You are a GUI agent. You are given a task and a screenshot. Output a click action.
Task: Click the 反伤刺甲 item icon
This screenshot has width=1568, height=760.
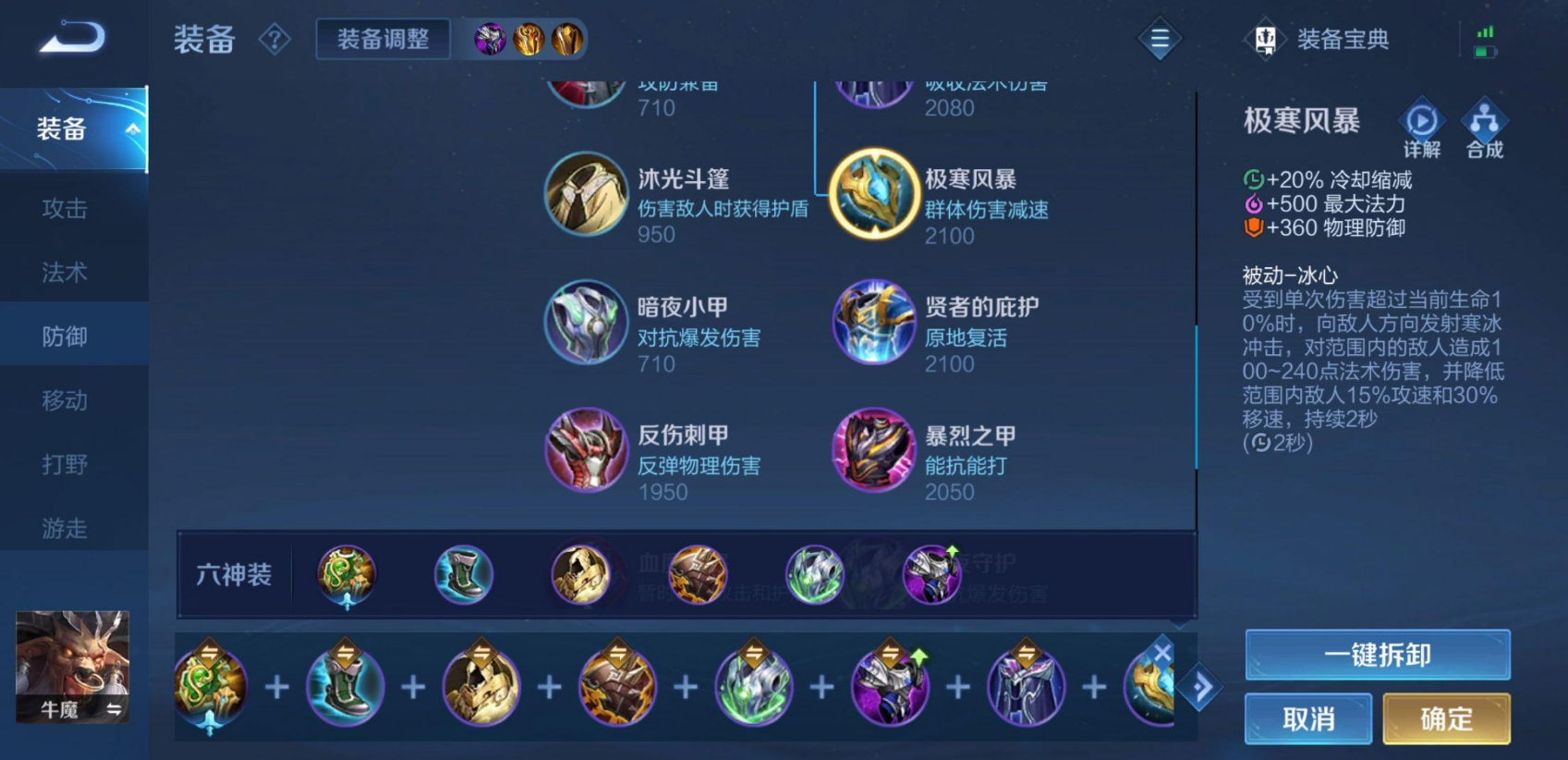(x=587, y=450)
